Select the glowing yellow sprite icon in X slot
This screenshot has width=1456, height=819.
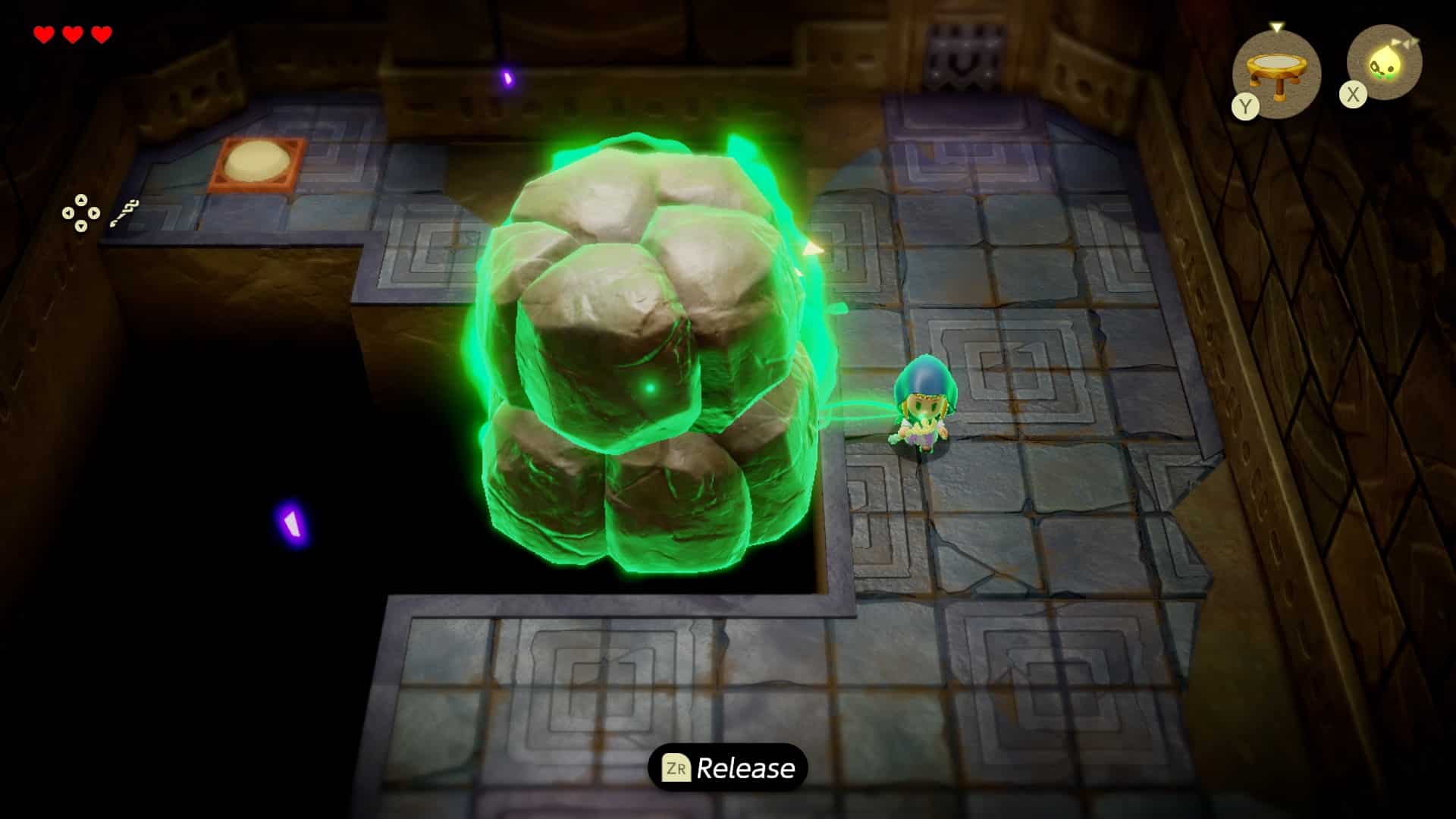(1385, 63)
